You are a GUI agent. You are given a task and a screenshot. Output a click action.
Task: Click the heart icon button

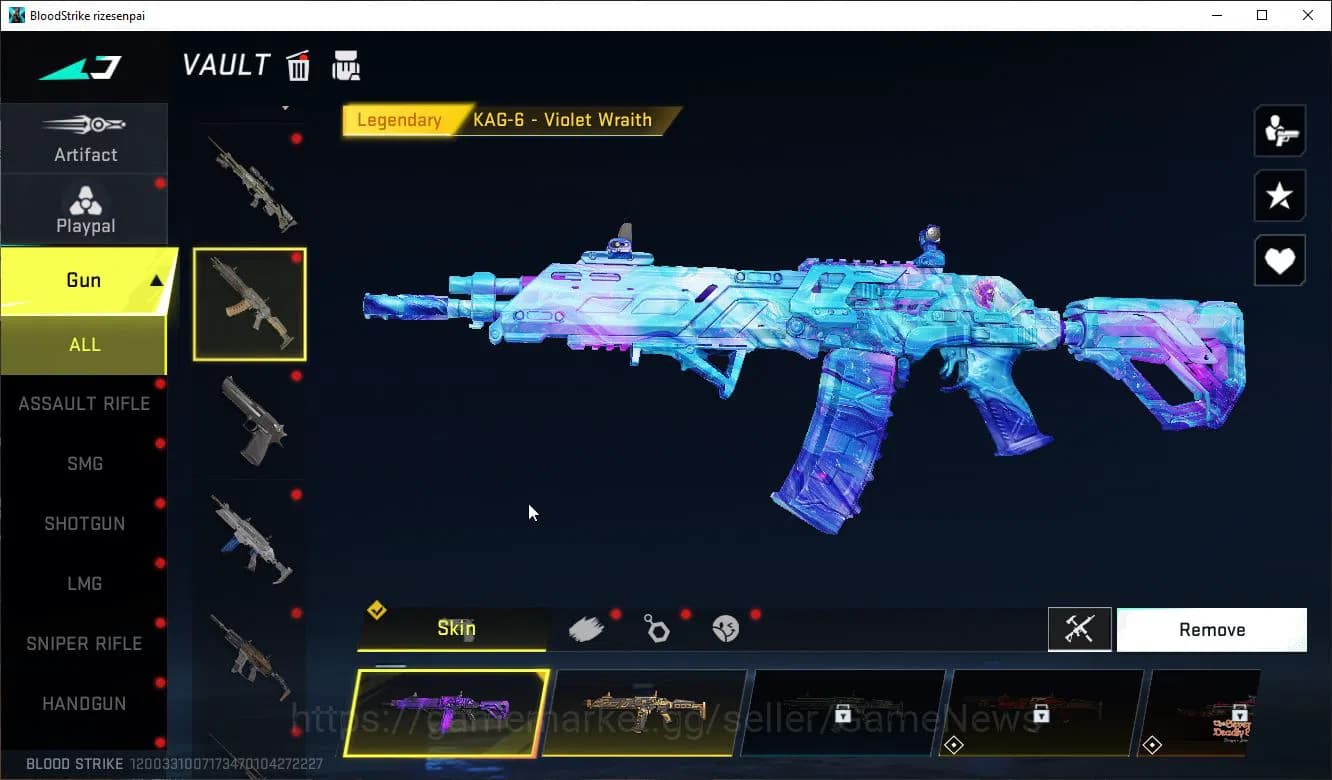click(1279, 261)
